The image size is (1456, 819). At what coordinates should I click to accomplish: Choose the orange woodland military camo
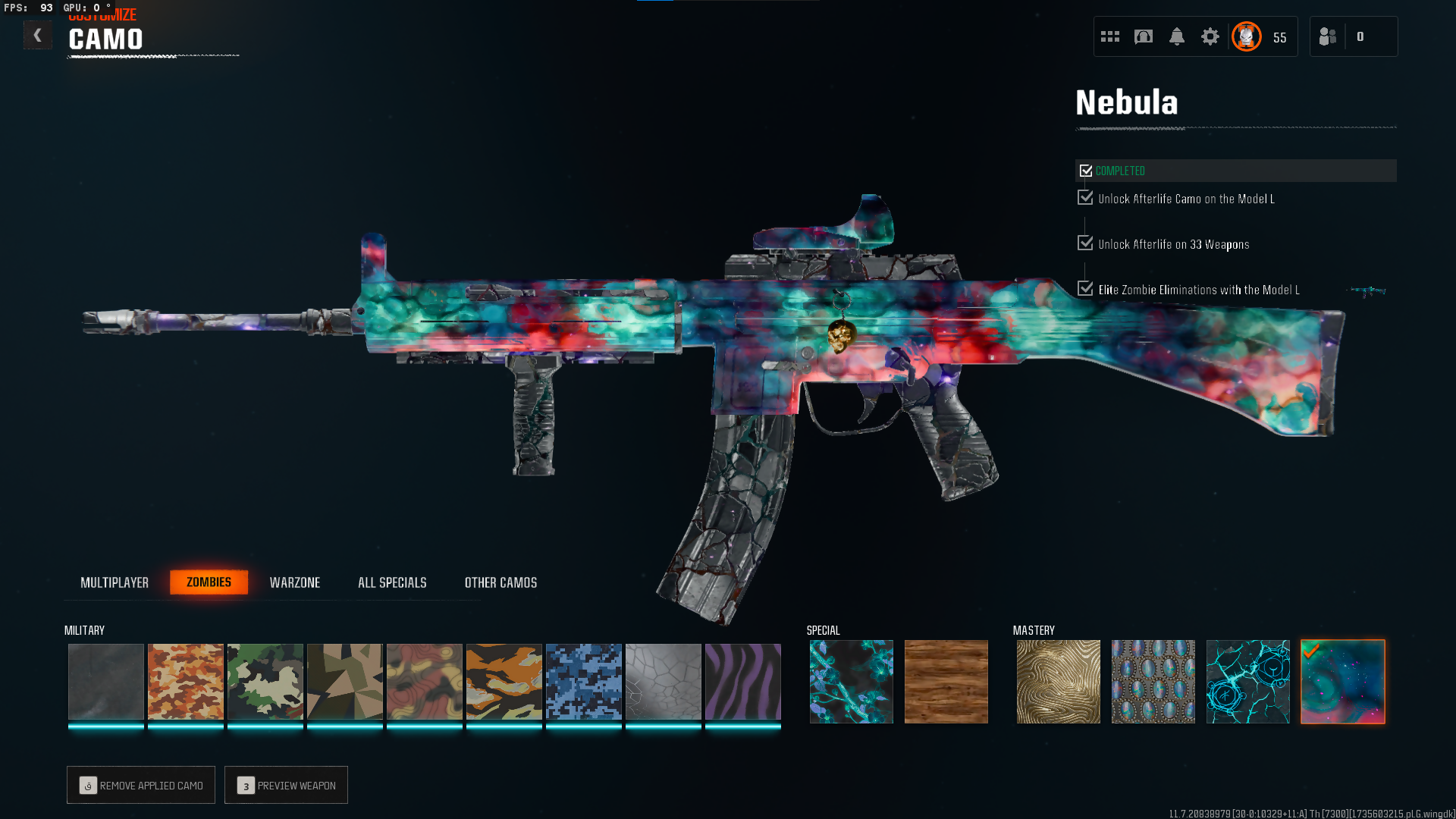186,682
